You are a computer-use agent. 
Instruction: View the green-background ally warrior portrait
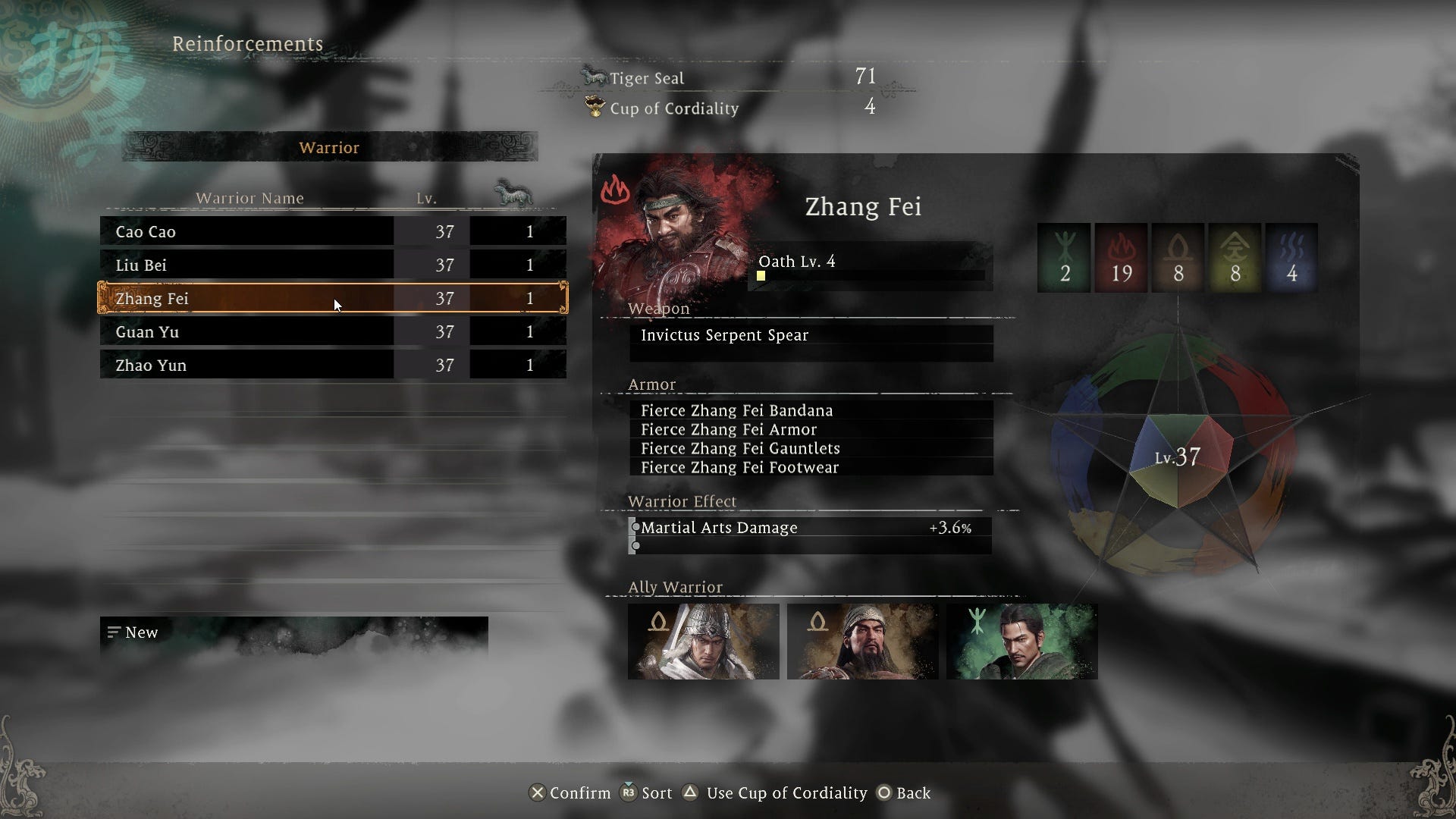click(x=1021, y=642)
